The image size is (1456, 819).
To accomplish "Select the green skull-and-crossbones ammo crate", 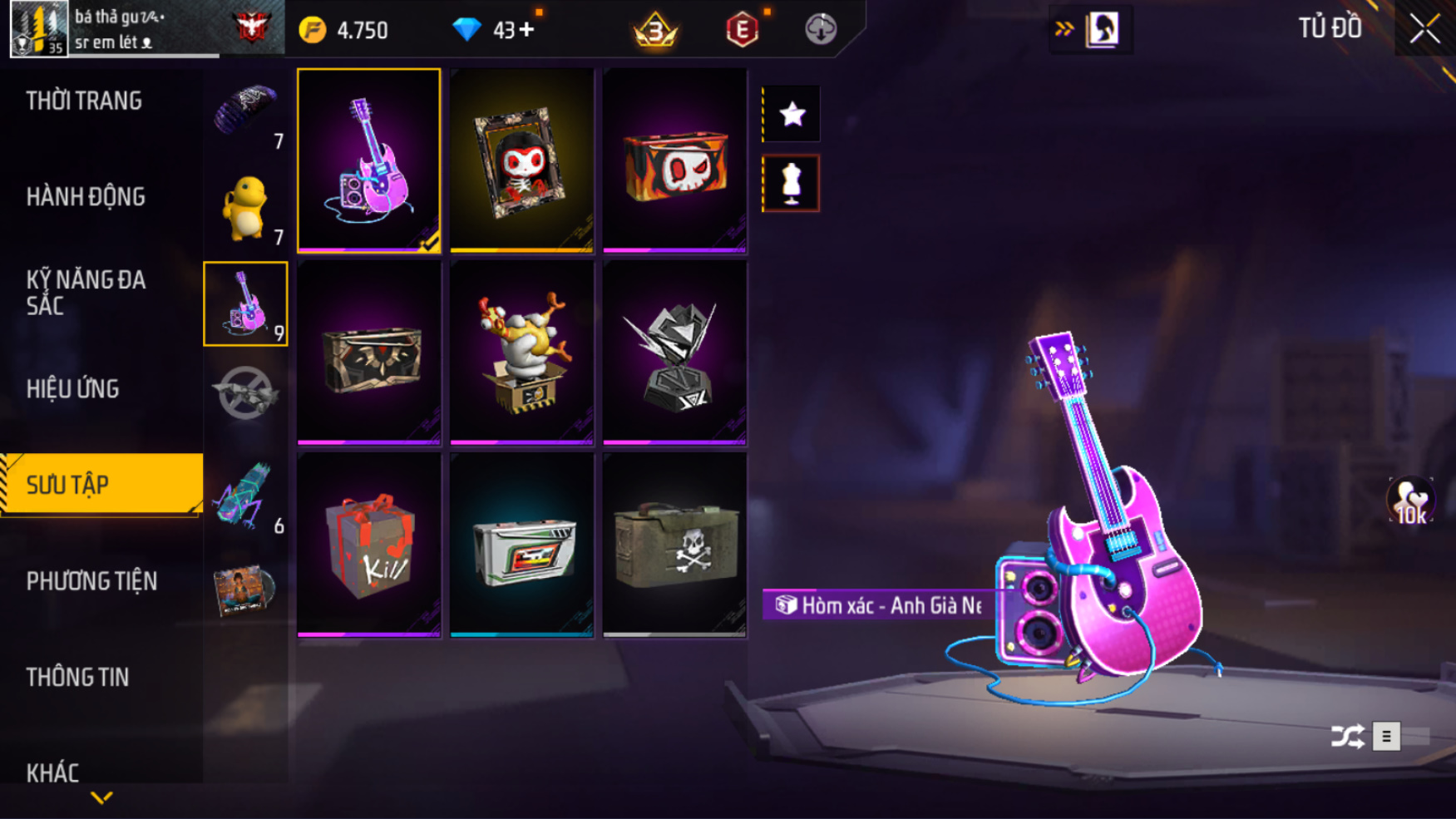I will tap(674, 545).
